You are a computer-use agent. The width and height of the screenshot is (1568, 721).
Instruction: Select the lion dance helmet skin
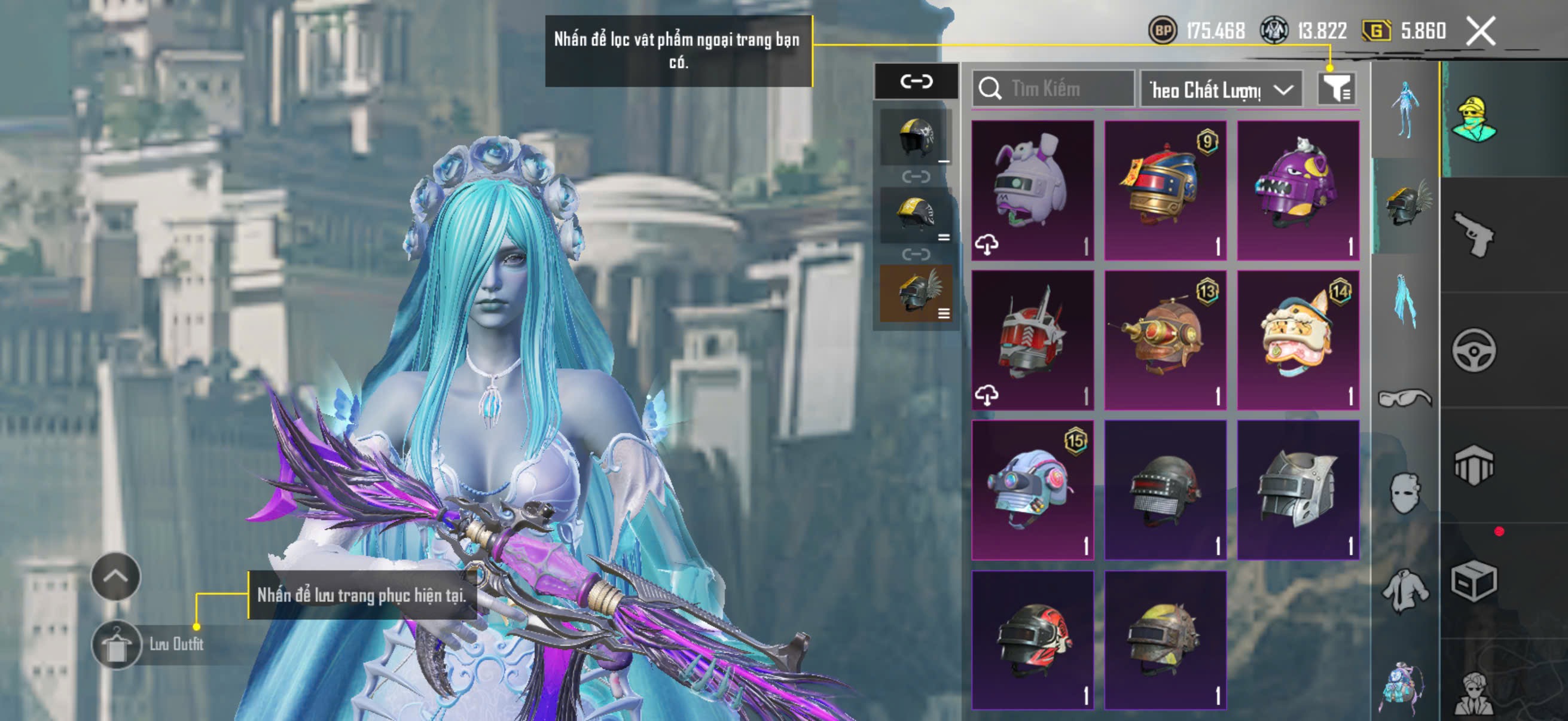pyautogui.click(x=1298, y=340)
